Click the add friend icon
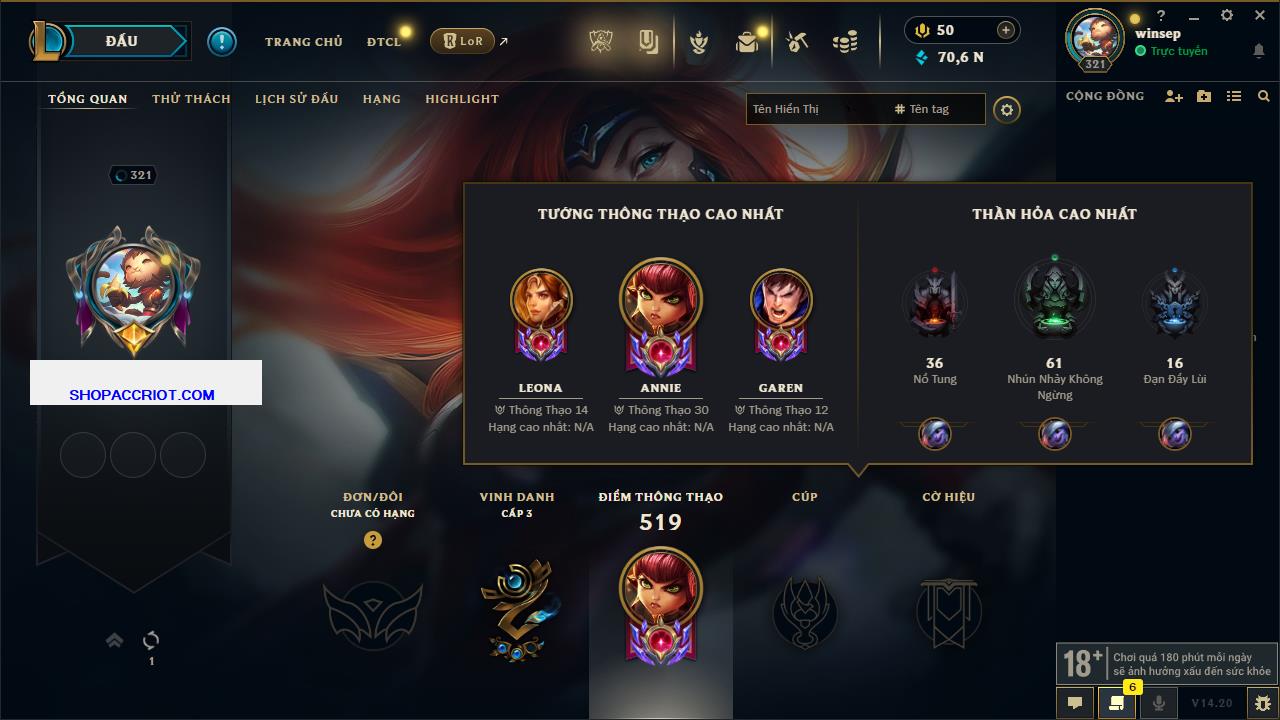 [1174, 97]
